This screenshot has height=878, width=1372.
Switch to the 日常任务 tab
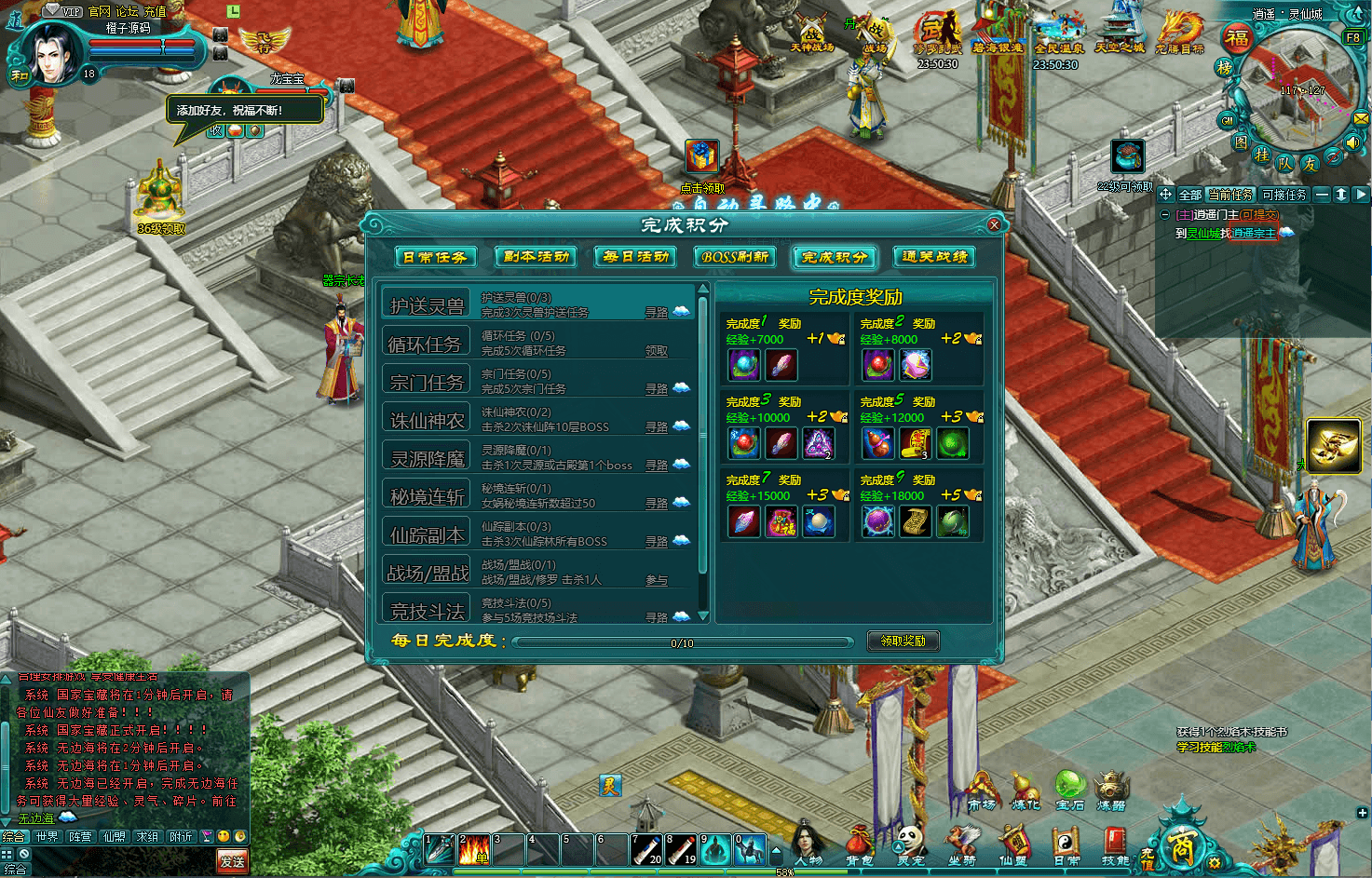(x=435, y=257)
